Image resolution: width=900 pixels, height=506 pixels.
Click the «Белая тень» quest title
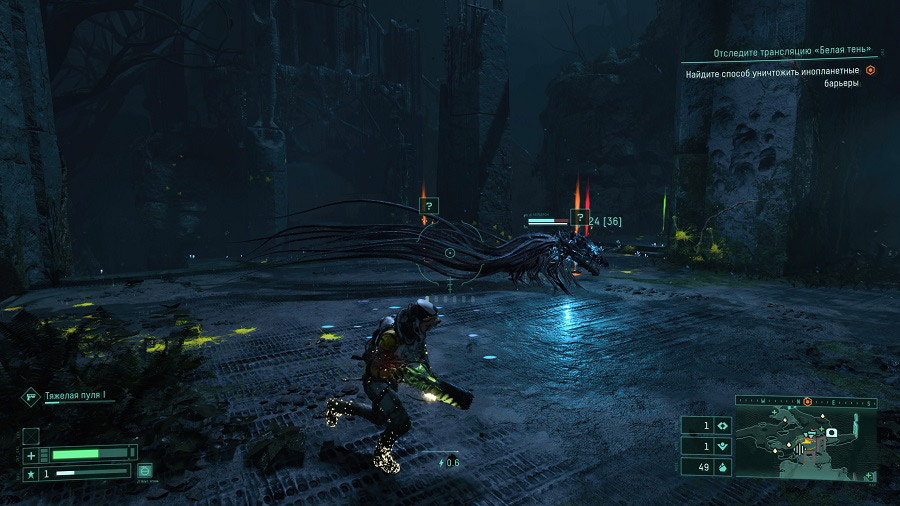pos(792,51)
